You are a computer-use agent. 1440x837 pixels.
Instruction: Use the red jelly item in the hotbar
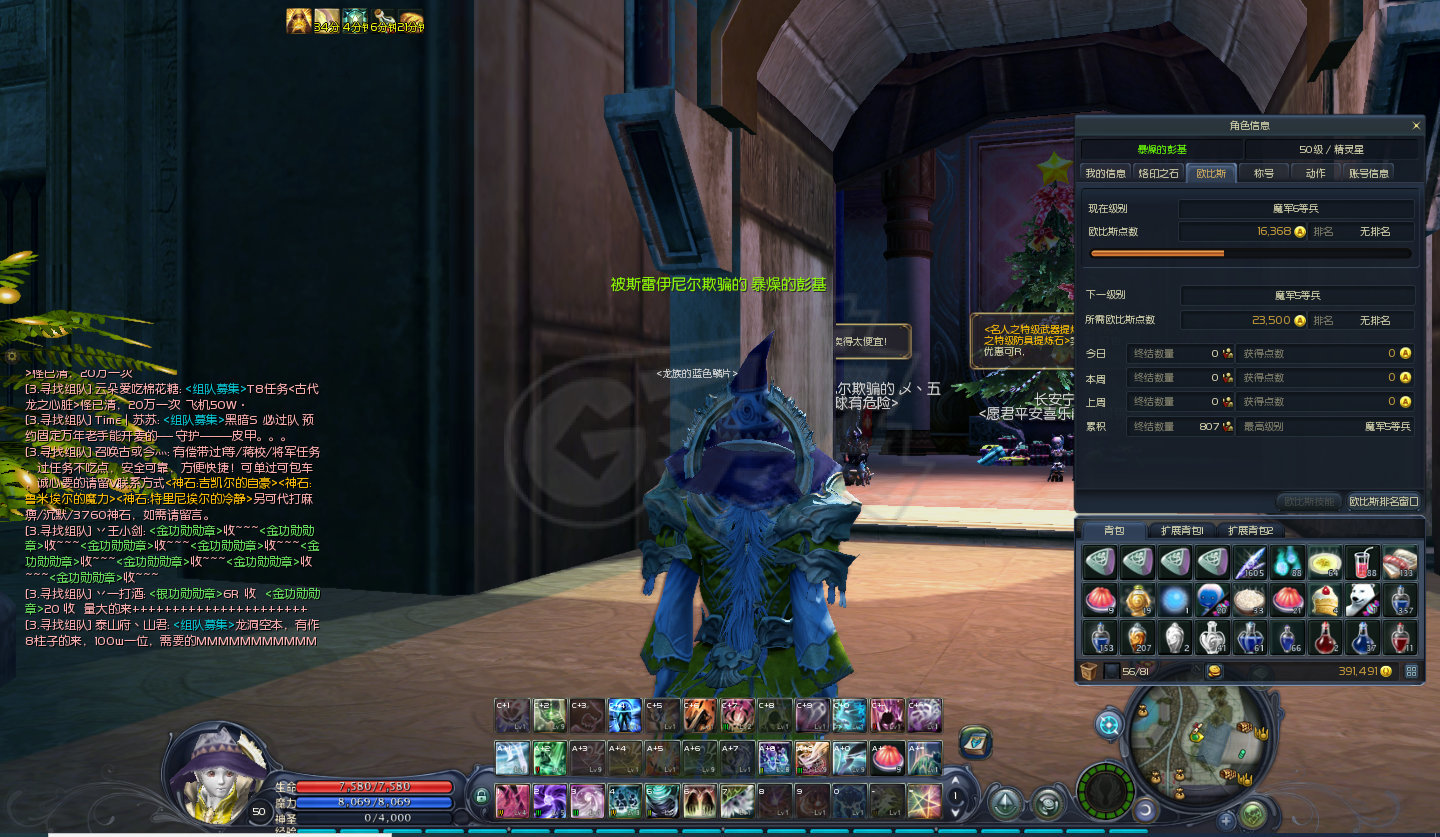[x=887, y=758]
